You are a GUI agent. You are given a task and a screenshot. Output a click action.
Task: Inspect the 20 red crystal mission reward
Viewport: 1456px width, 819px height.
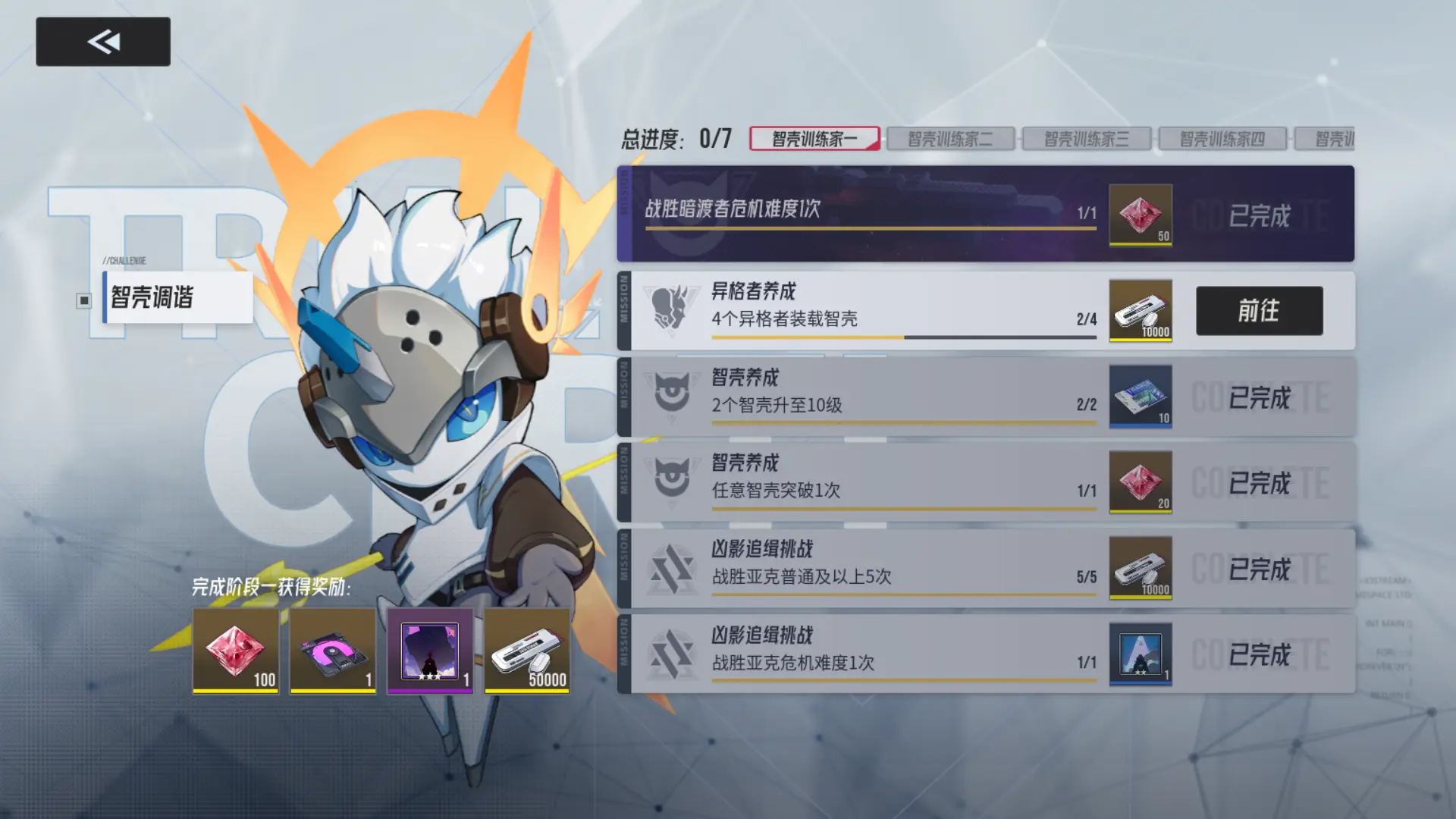coord(1140,482)
